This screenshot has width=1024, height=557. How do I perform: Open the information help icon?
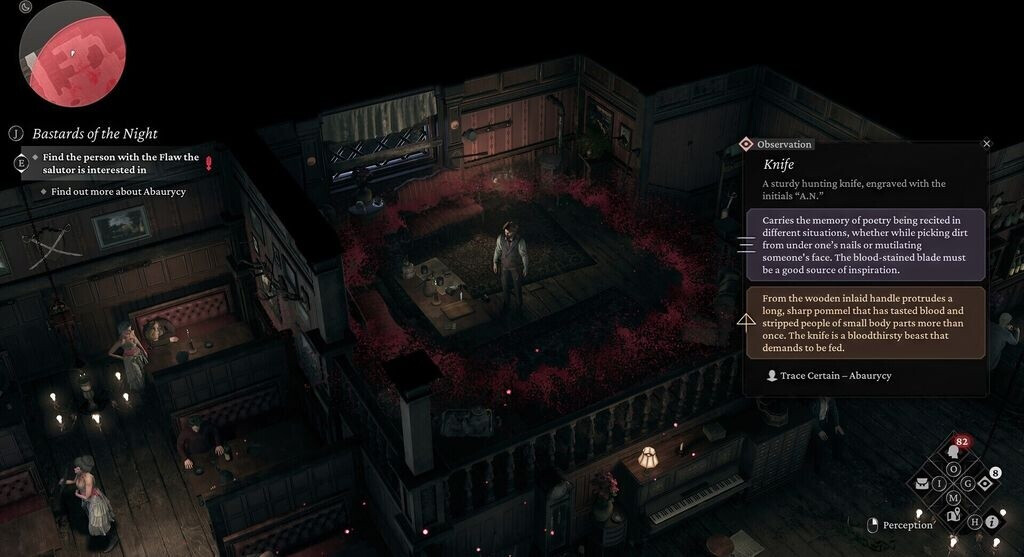pyautogui.click(x=992, y=522)
